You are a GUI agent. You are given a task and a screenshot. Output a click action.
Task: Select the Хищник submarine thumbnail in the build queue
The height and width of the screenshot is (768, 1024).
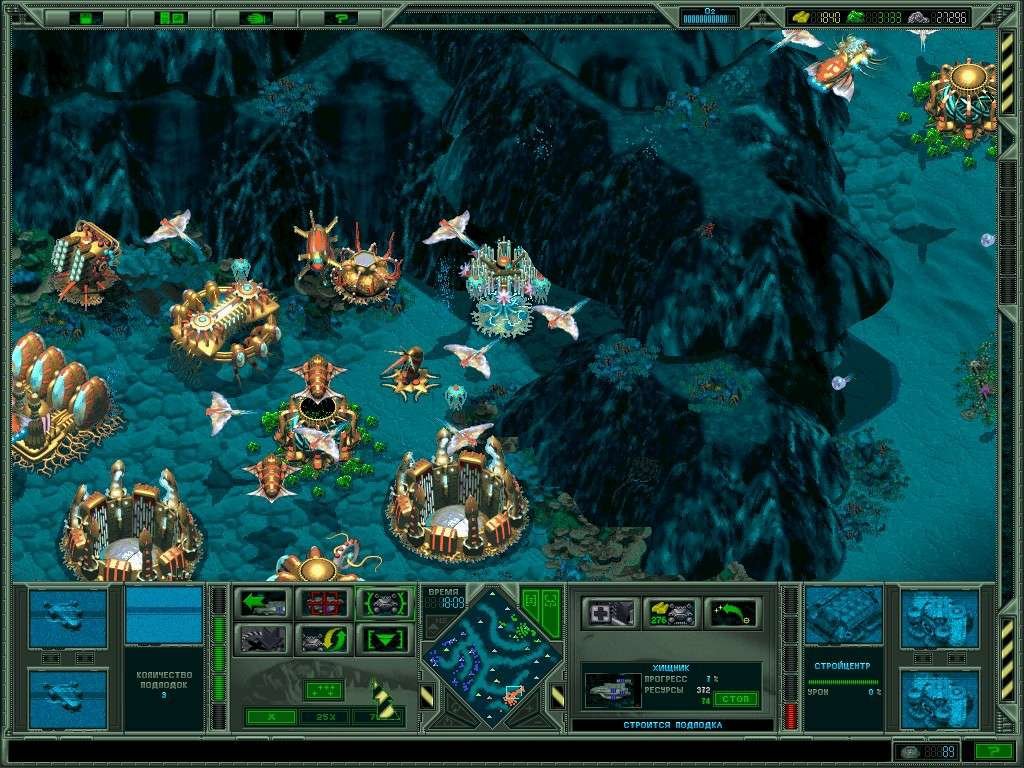612,690
